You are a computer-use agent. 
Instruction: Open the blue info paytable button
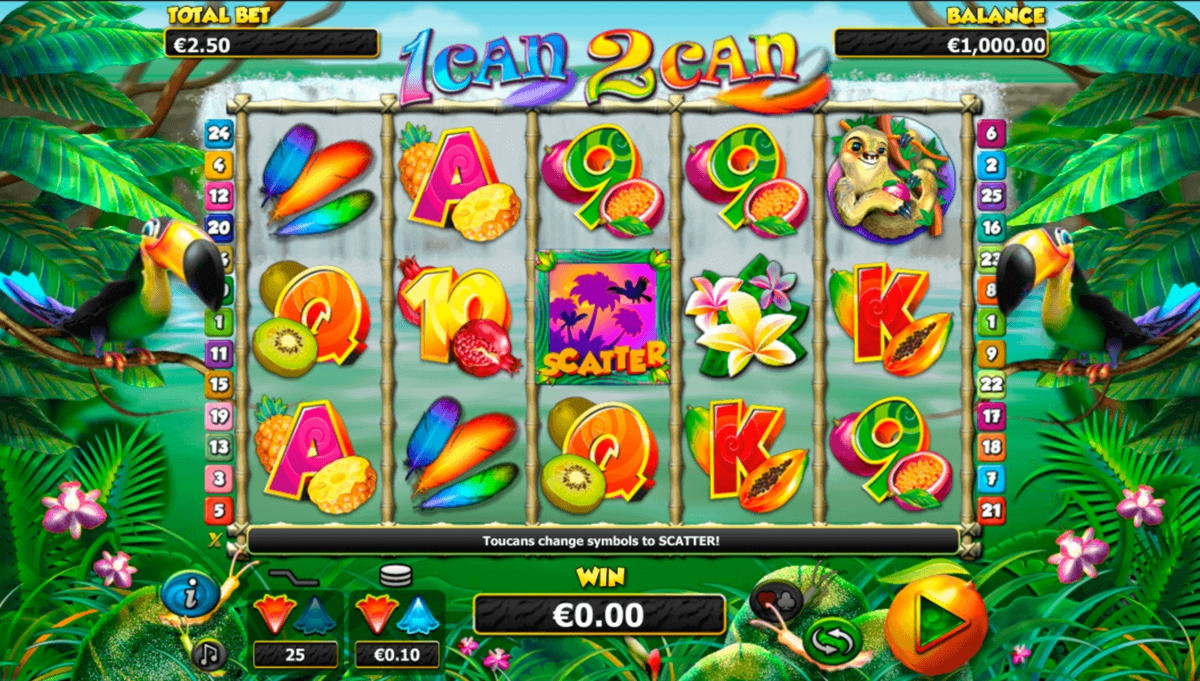pos(189,594)
